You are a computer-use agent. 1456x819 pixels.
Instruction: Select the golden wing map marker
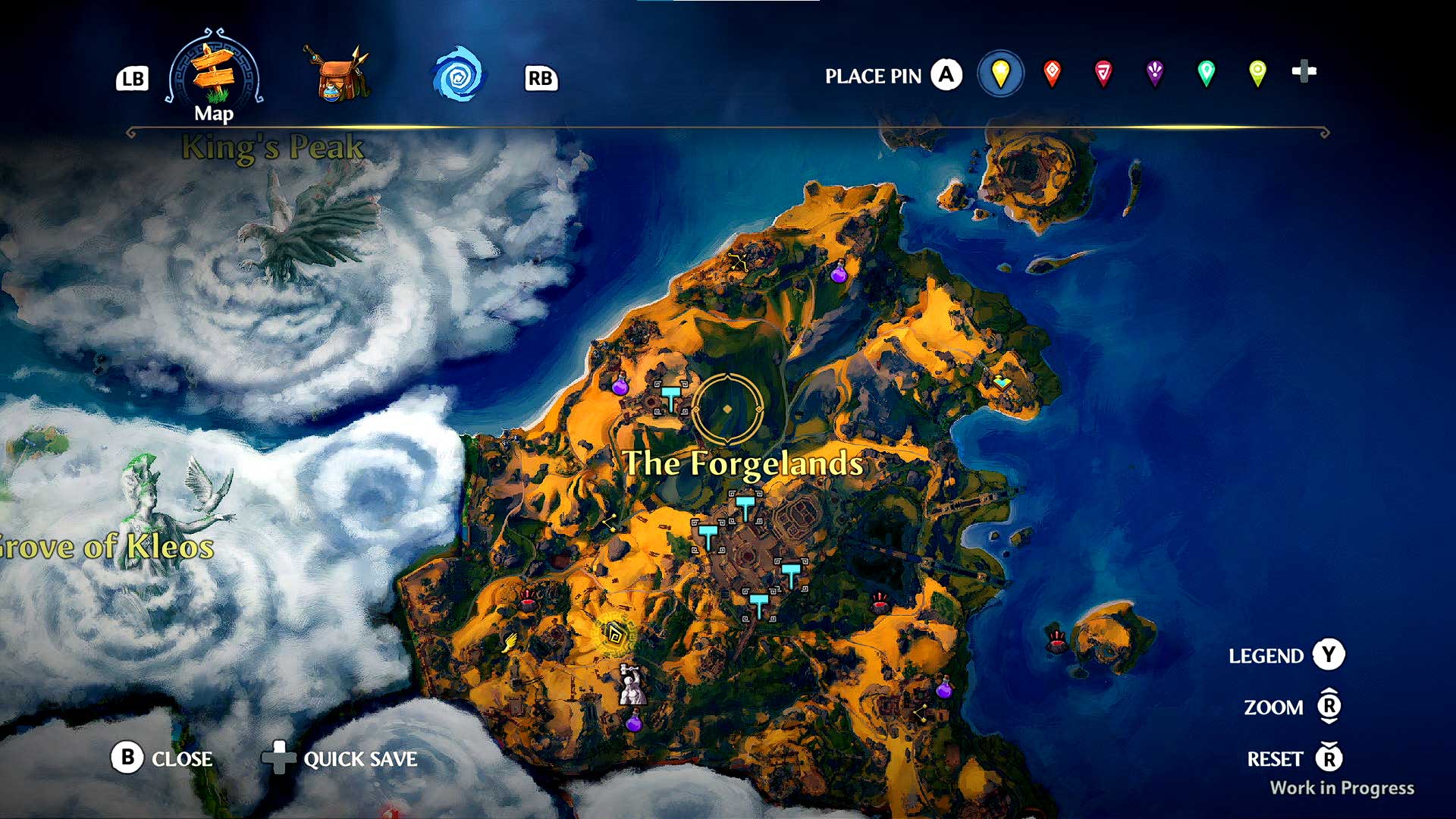tap(509, 643)
